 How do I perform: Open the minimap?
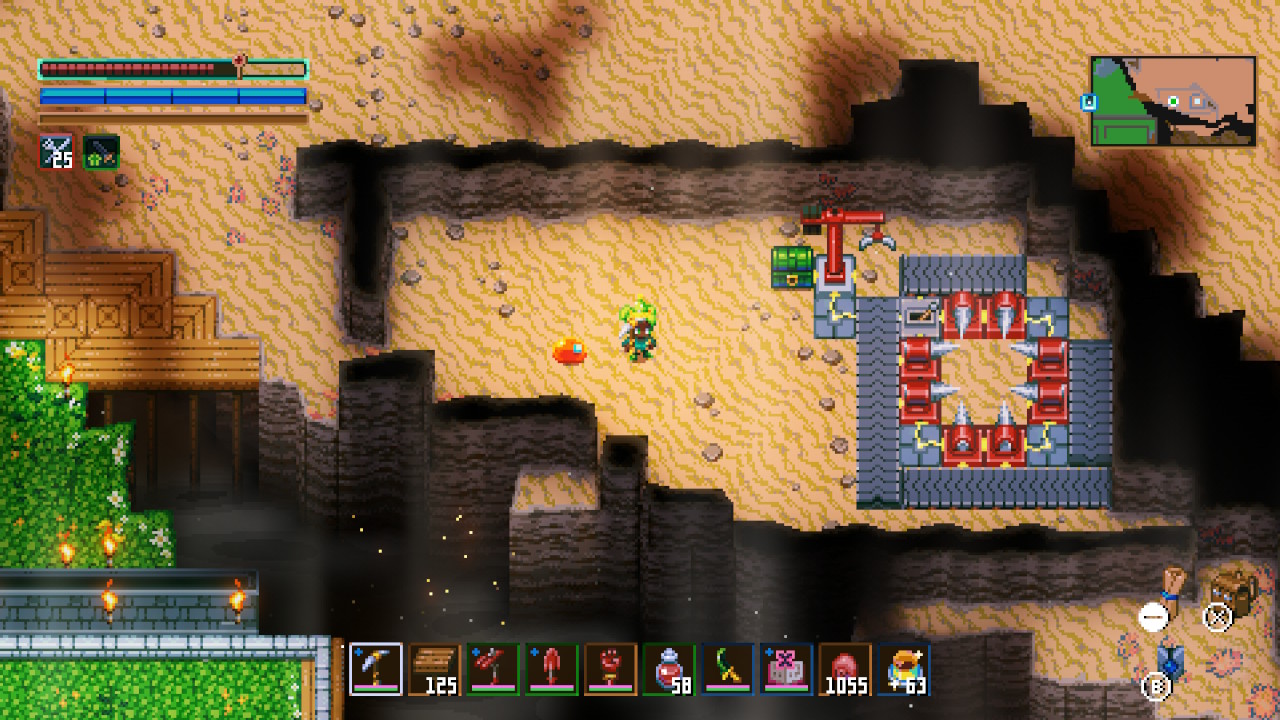pos(1173,101)
